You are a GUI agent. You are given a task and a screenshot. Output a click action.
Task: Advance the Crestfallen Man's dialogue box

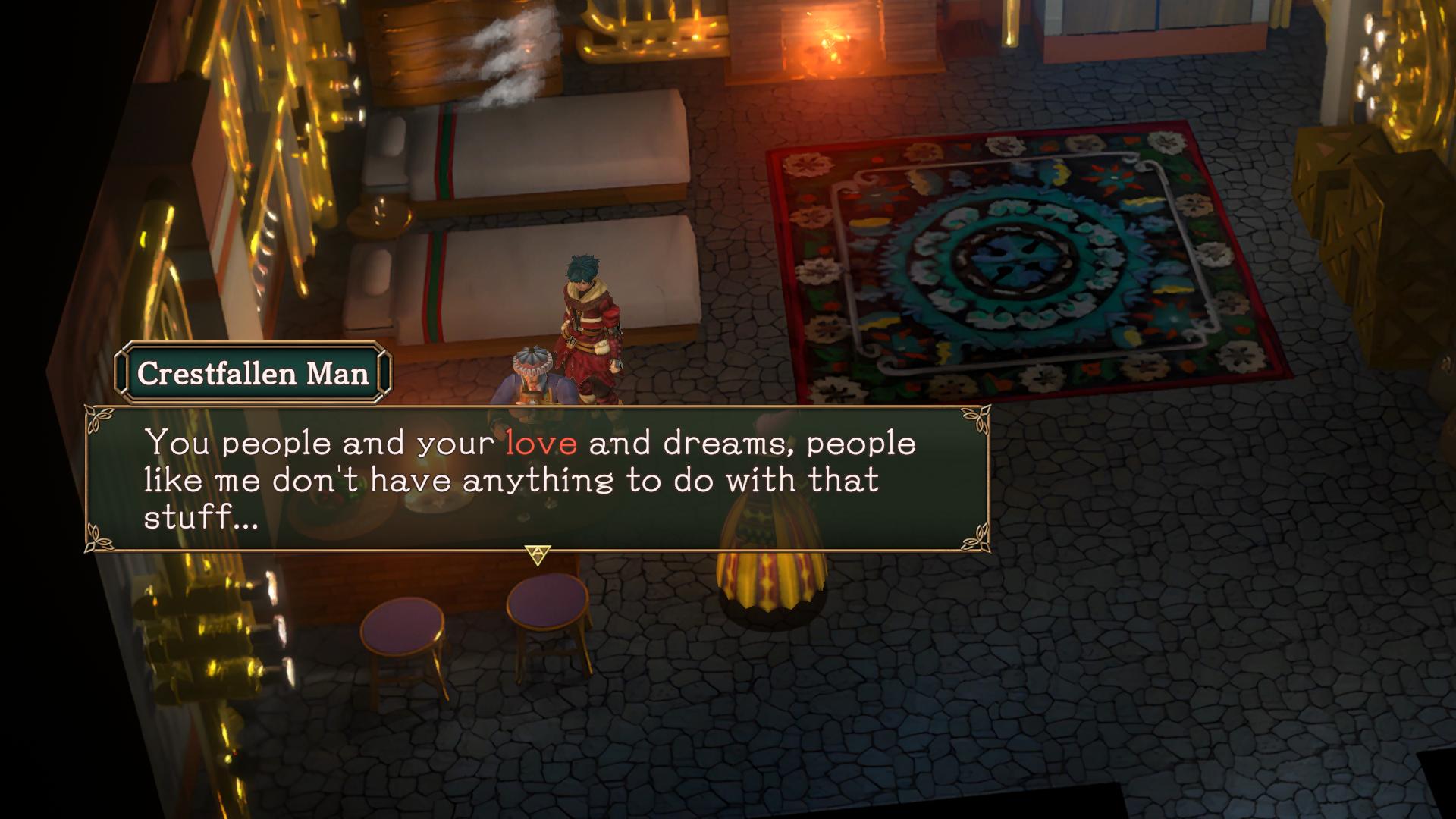pyautogui.click(x=538, y=554)
